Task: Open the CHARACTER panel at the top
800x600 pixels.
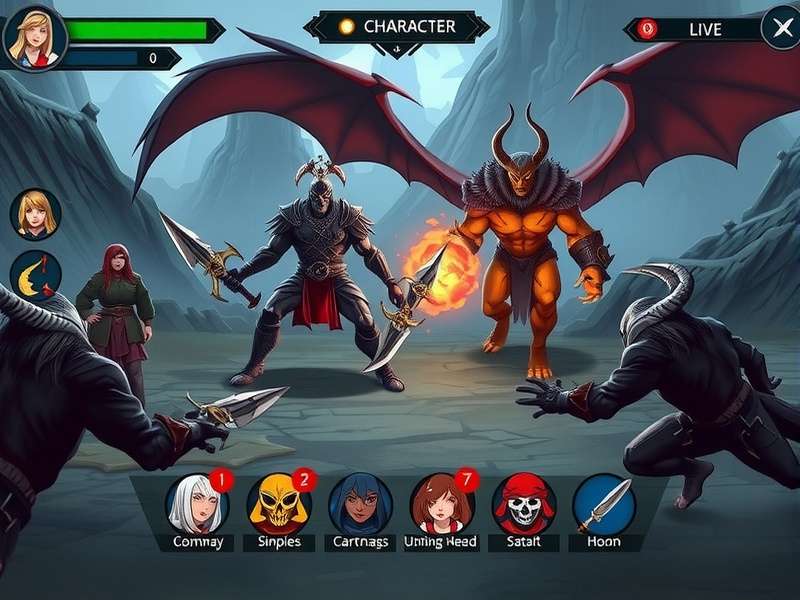Action: [x=397, y=27]
